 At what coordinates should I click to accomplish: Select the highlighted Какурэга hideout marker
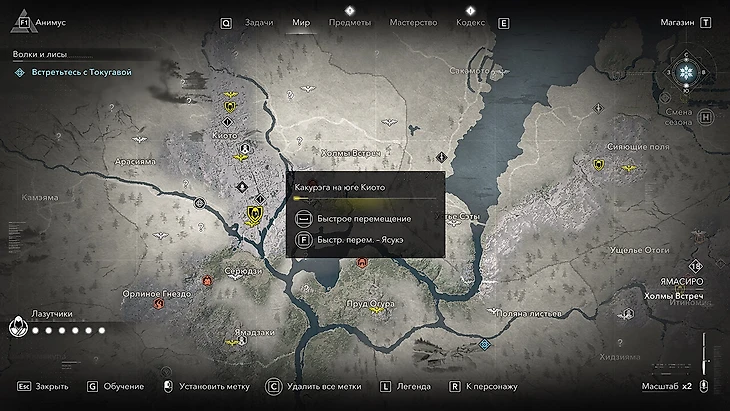point(254,213)
